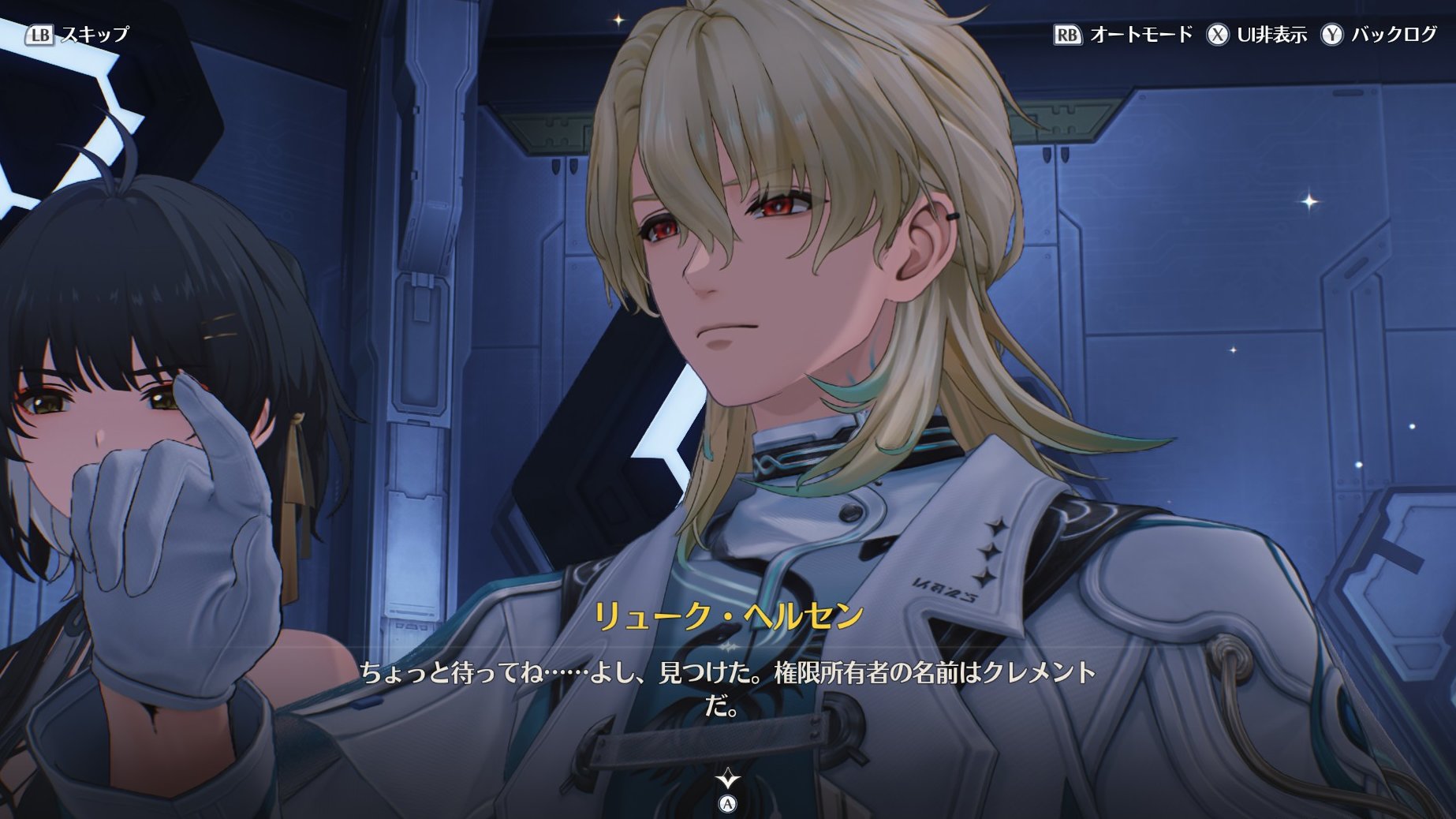Screen dimensions: 1456x819
Task: Advance dialogue using the star continue indicator
Action: 727,781
